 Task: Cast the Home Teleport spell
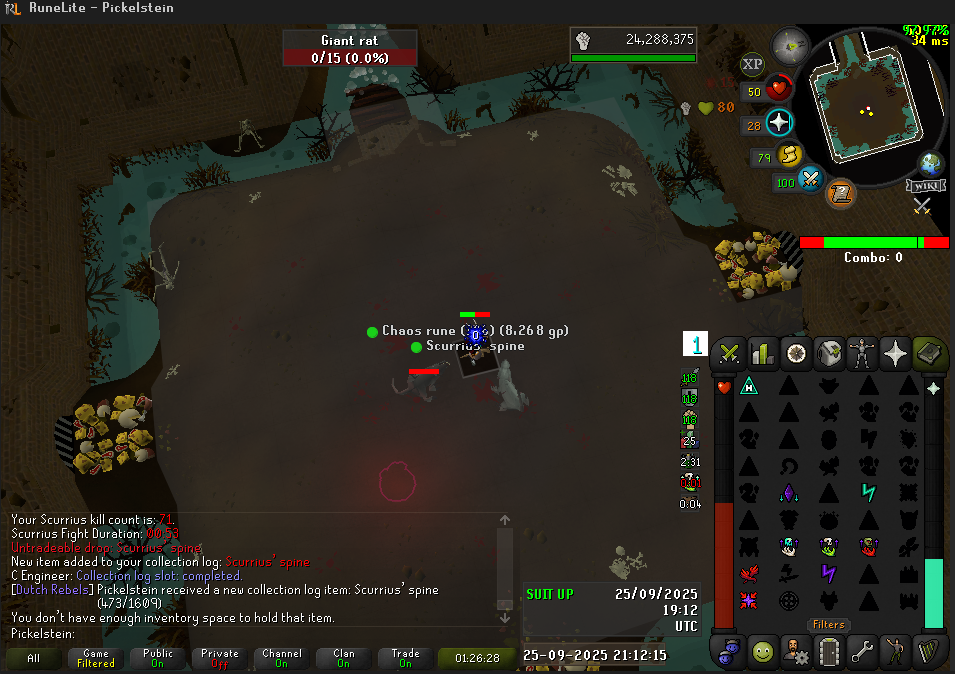[x=748, y=385]
